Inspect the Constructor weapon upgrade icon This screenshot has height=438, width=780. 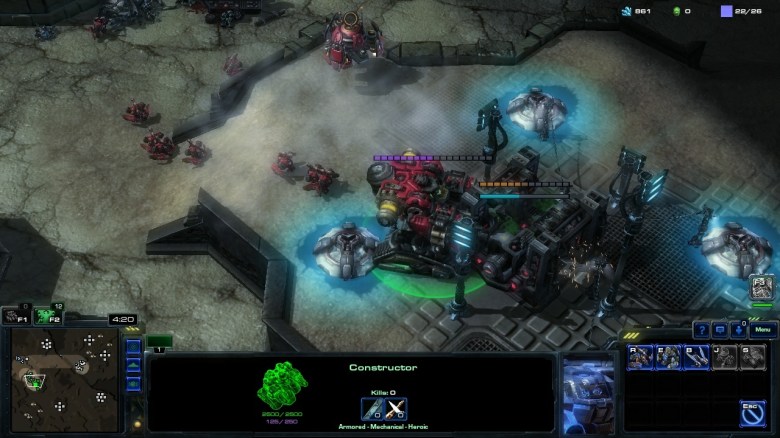(x=395, y=407)
